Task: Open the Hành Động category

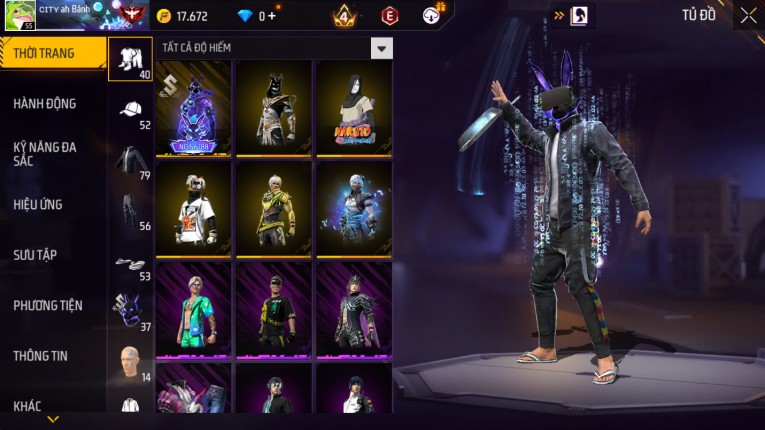Action: pyautogui.click(x=46, y=104)
